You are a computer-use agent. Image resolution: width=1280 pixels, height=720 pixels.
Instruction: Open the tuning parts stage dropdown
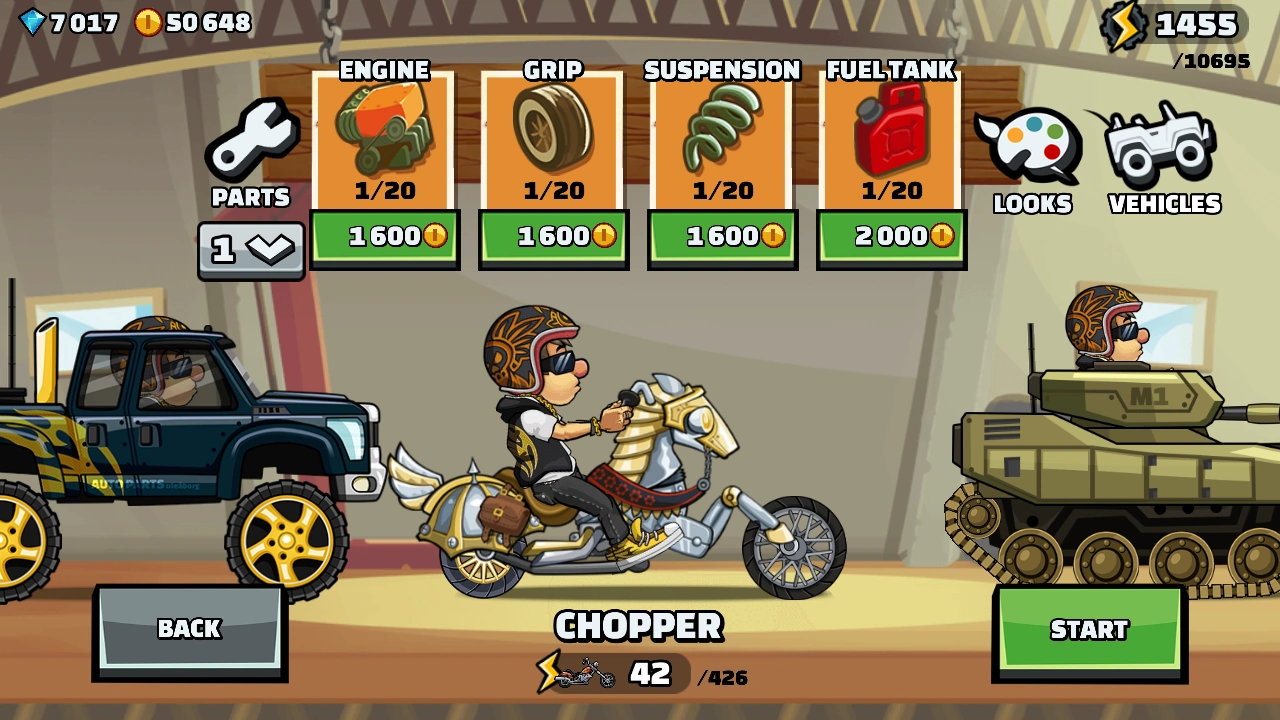coord(250,248)
